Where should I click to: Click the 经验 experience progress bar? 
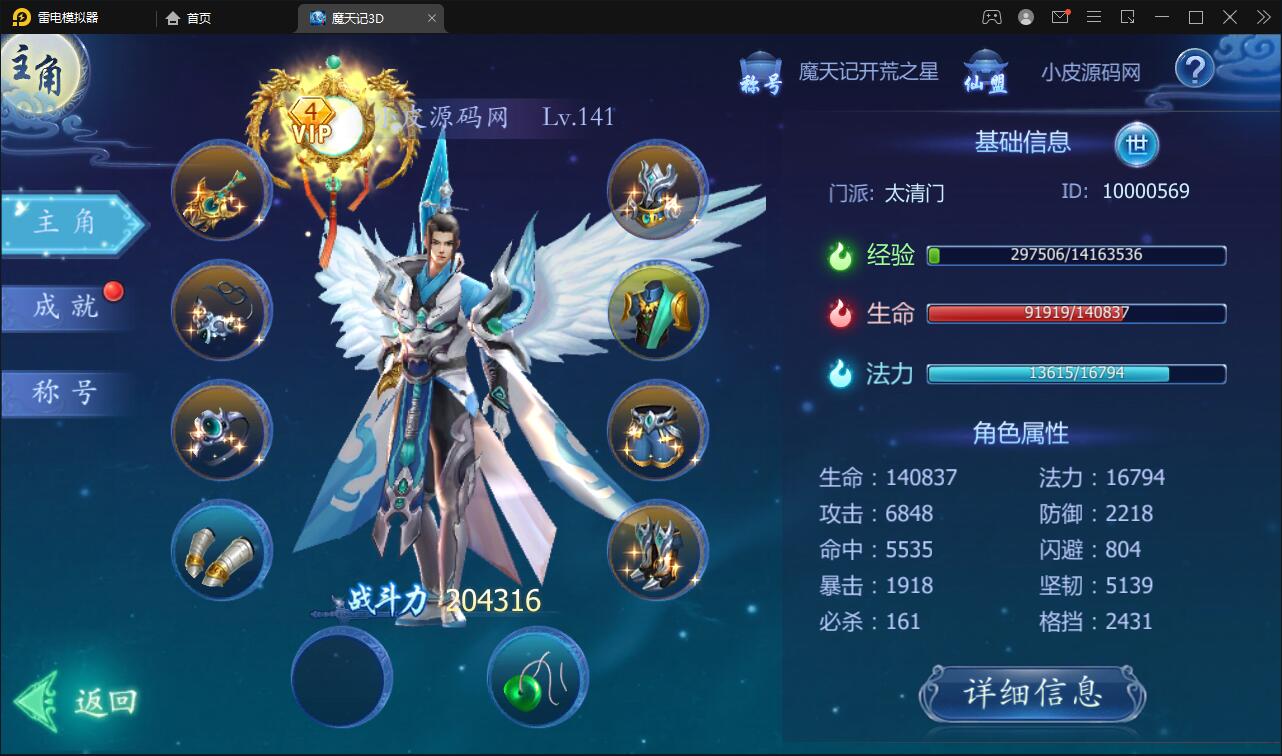click(x=1075, y=256)
